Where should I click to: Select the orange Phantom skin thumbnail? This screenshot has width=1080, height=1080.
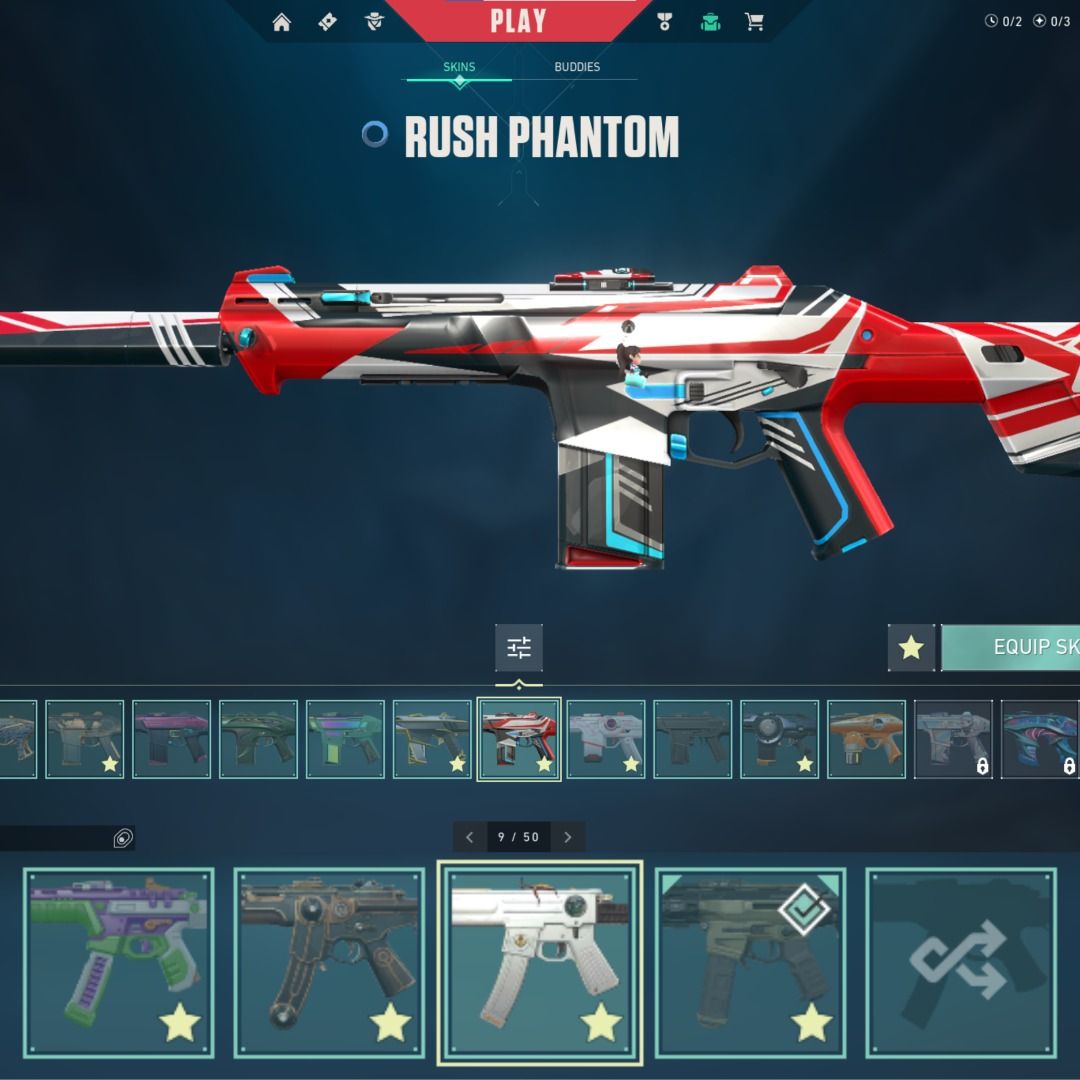(x=866, y=739)
